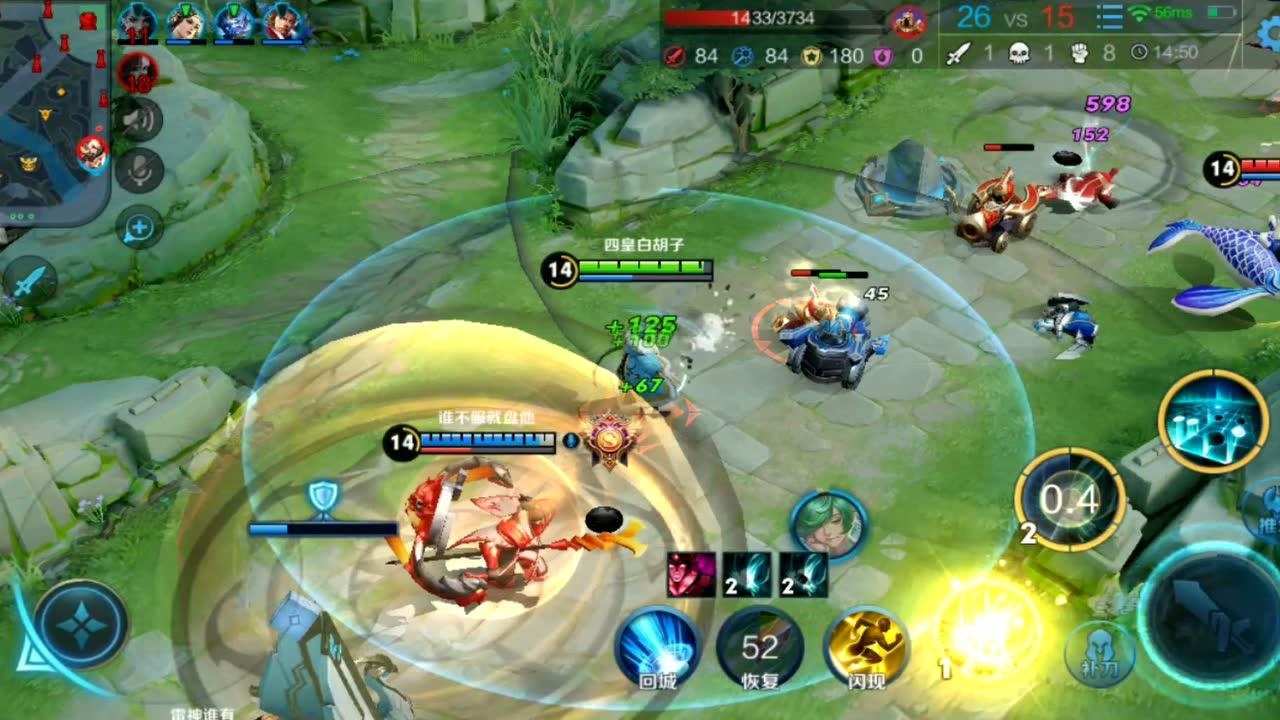Open the quick chat bubble with plus
Image resolution: width=1280 pixels, height=720 pixels.
[x=139, y=229]
